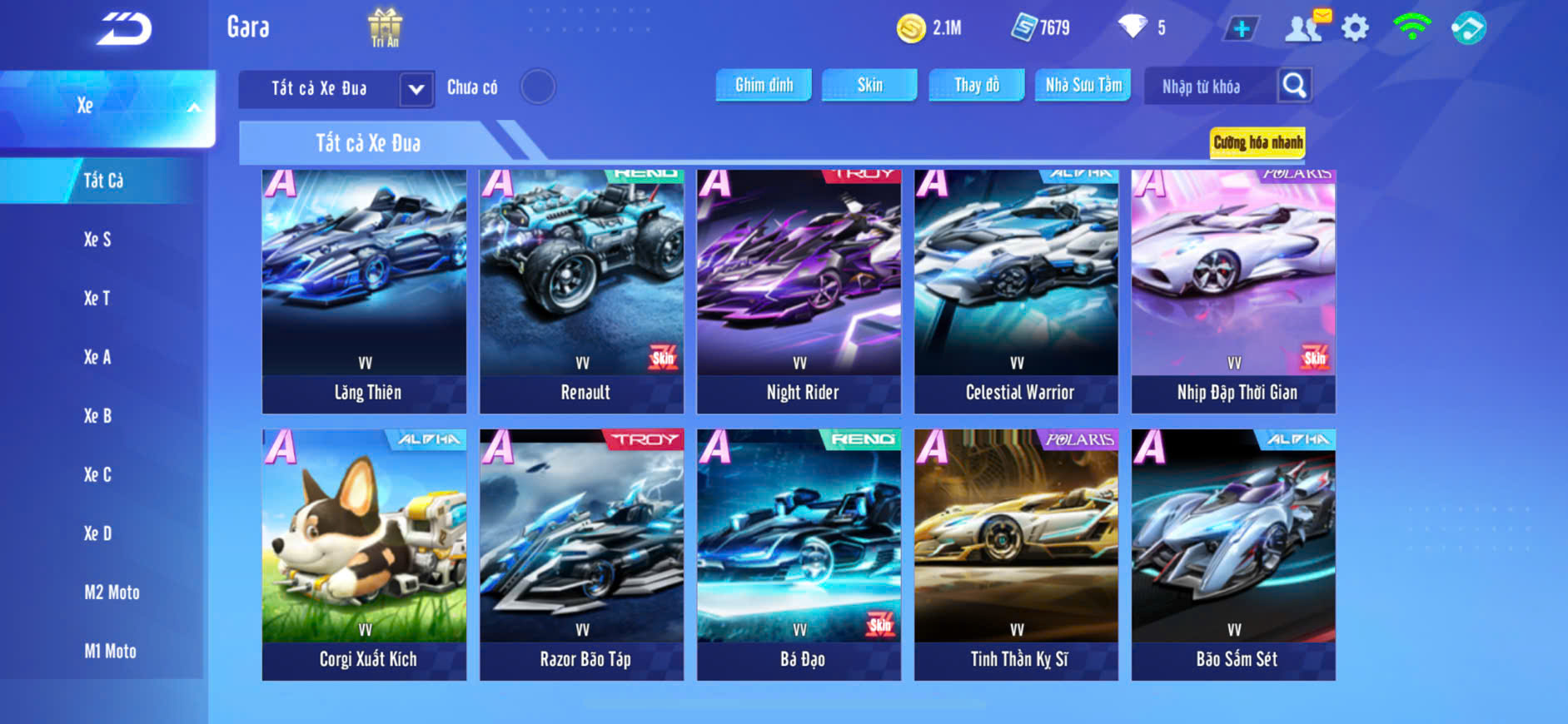Select the Thay đồ button
The height and width of the screenshot is (724, 1568).
click(977, 85)
